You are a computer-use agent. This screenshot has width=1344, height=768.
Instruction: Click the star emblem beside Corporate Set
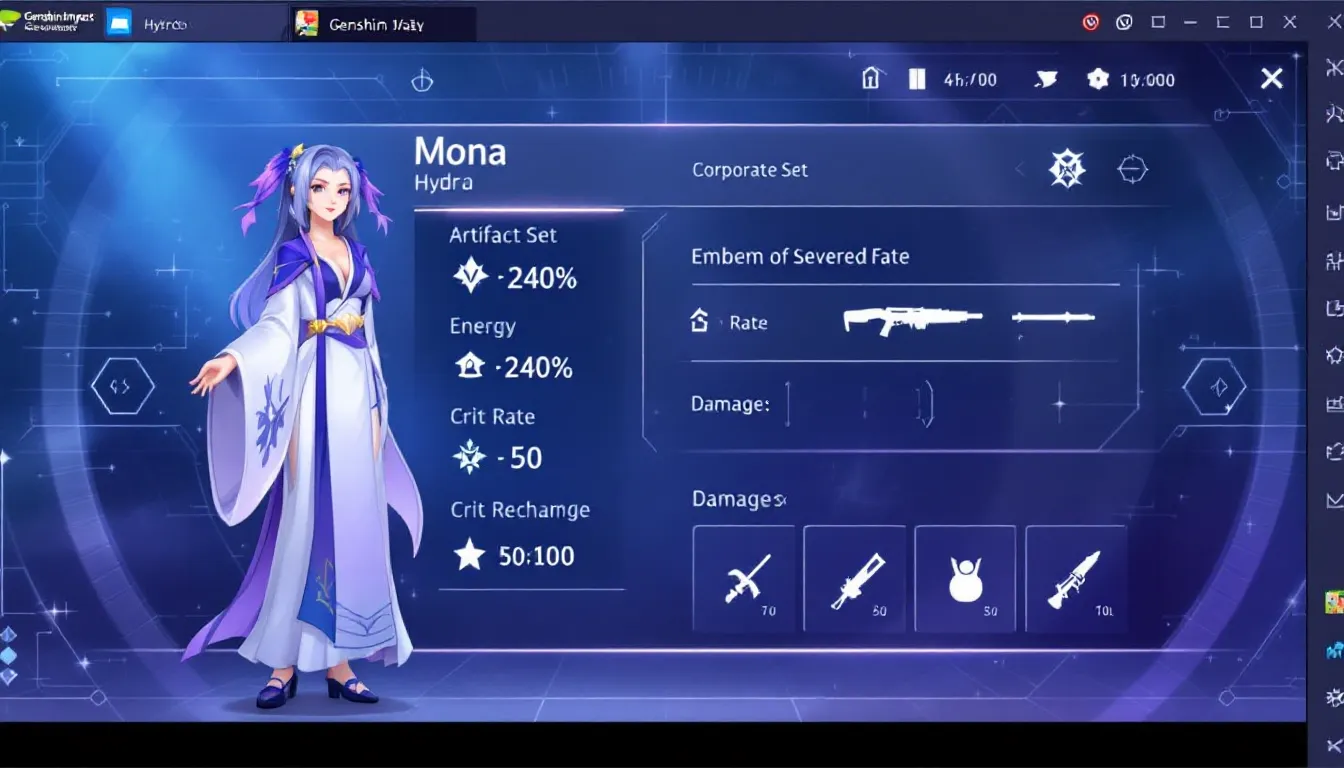click(1067, 169)
